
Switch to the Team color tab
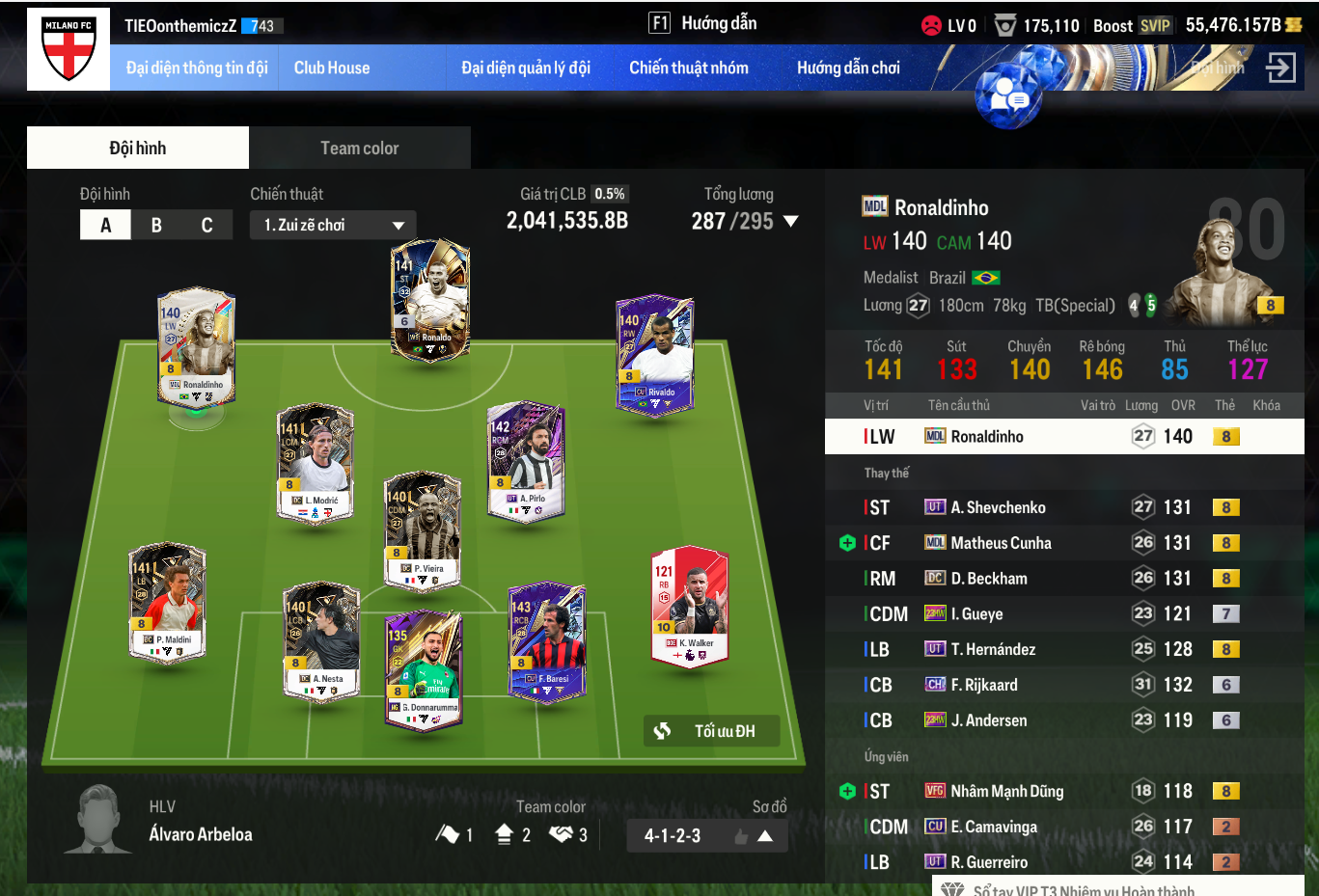coord(359,148)
